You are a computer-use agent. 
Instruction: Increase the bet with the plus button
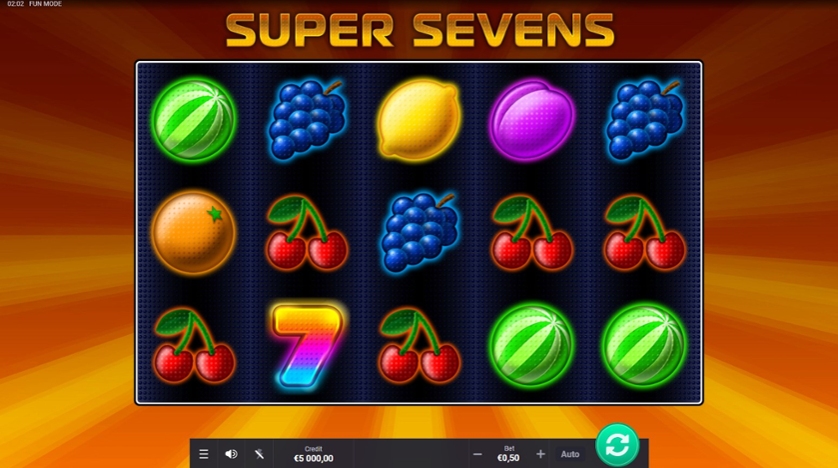click(541, 454)
